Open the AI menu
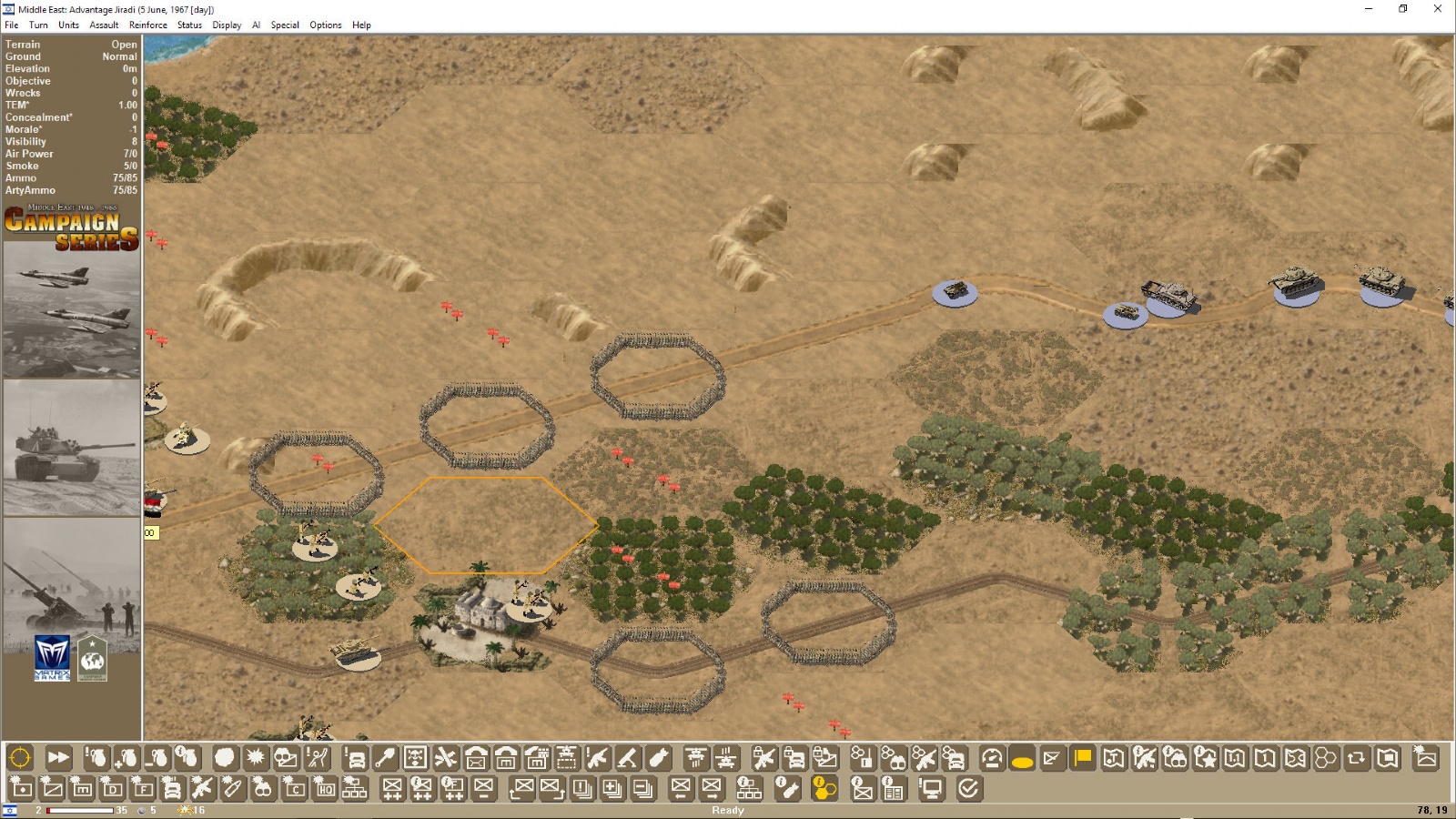Screen dimensions: 1456x819 [x=256, y=25]
